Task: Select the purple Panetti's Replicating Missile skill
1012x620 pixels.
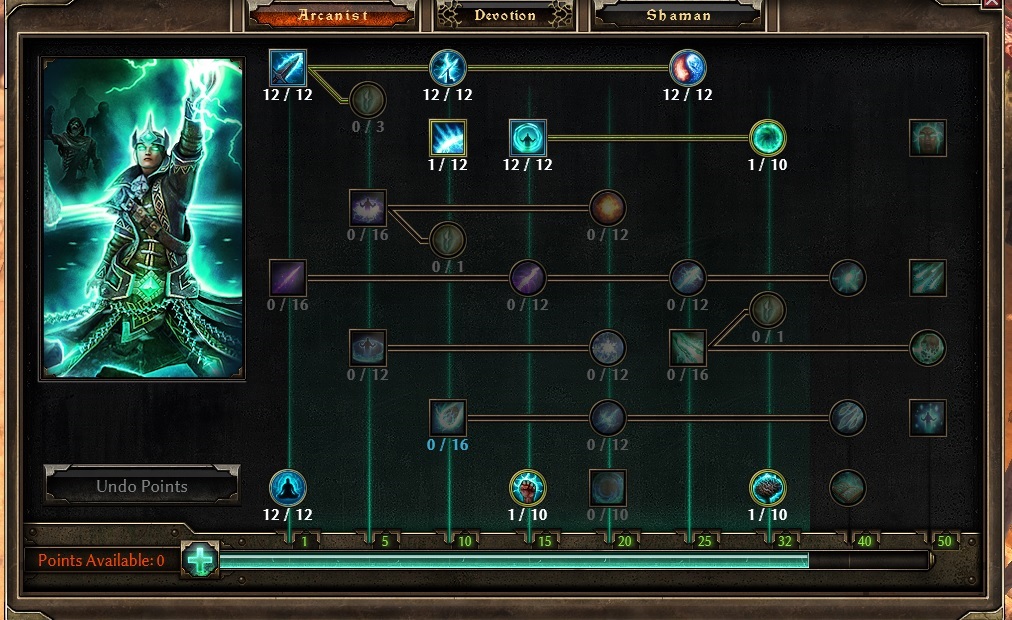Action: click(x=288, y=278)
